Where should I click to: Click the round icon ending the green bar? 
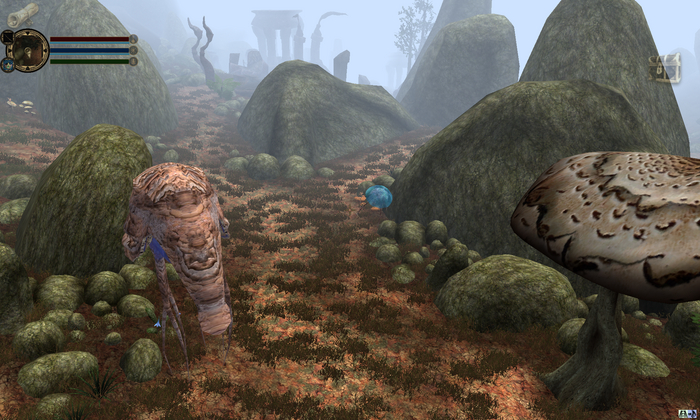click(134, 61)
